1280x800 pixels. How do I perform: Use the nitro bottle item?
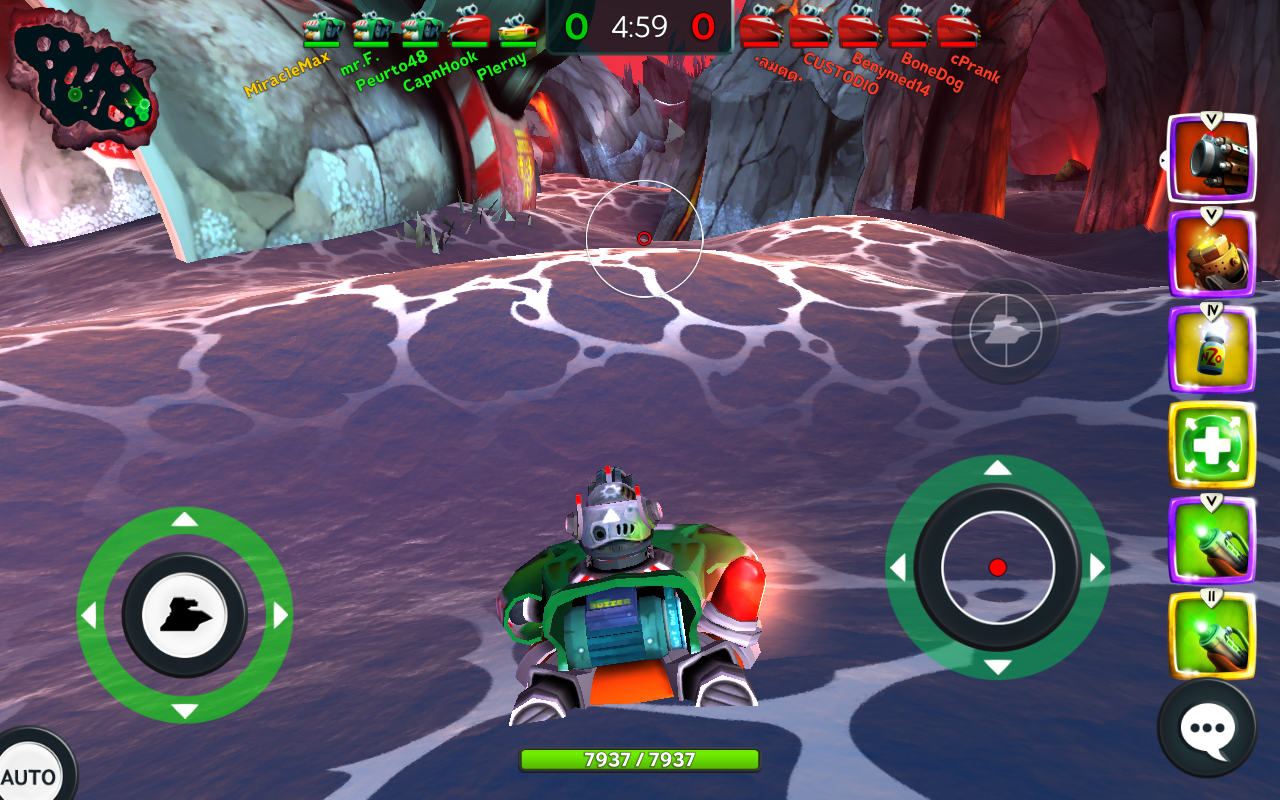tap(1211, 350)
